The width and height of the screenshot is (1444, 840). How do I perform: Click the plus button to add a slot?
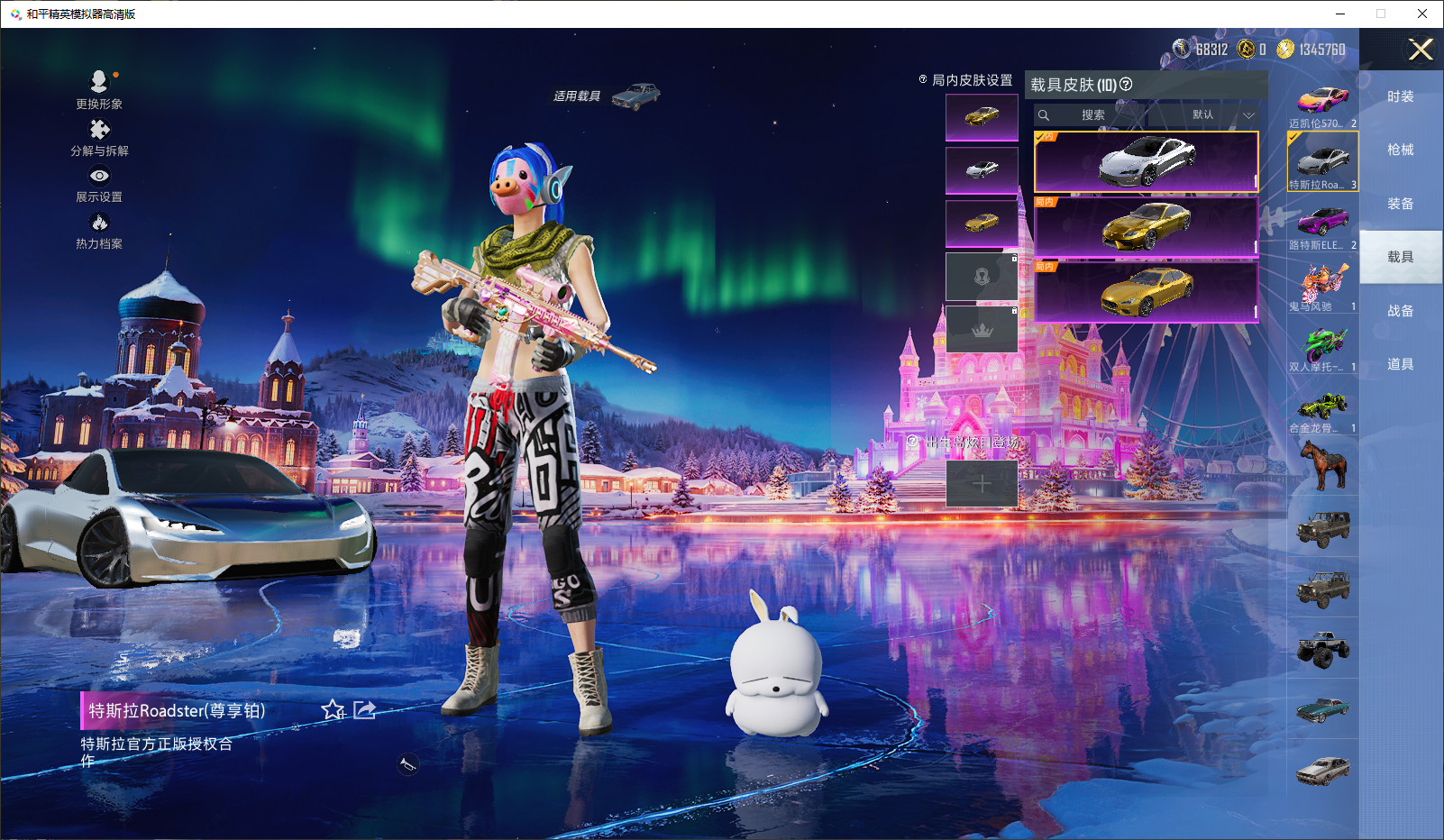coord(982,483)
